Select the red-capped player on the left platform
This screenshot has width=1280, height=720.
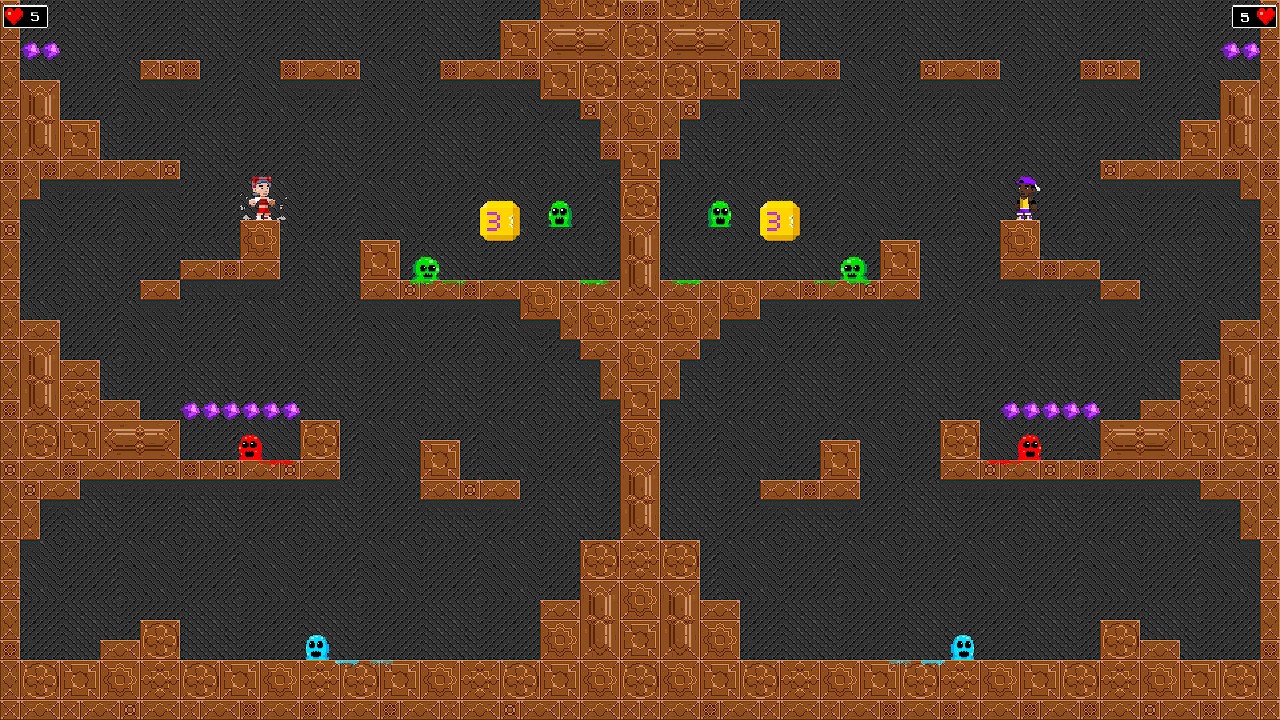[x=263, y=196]
